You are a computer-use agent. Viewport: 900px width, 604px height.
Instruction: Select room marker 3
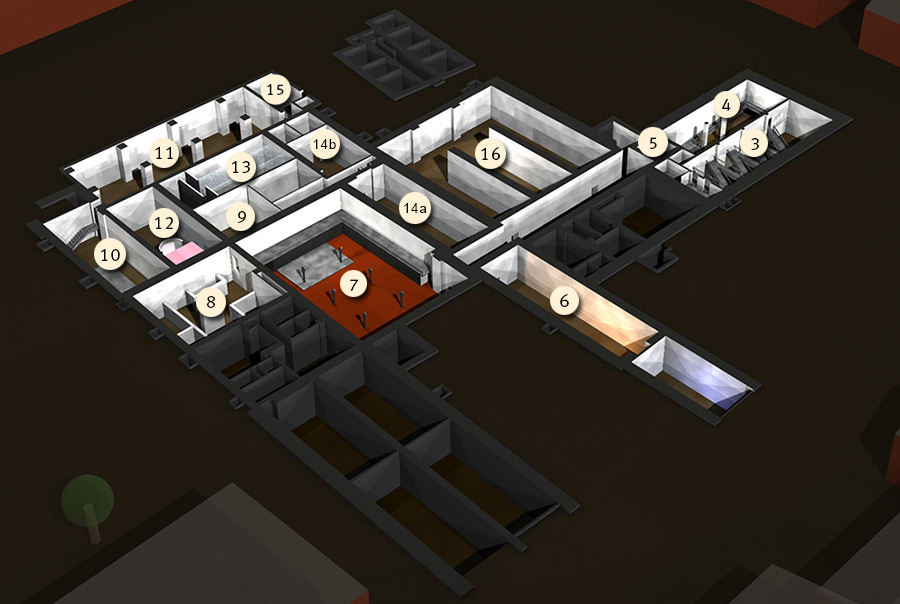tap(755, 143)
